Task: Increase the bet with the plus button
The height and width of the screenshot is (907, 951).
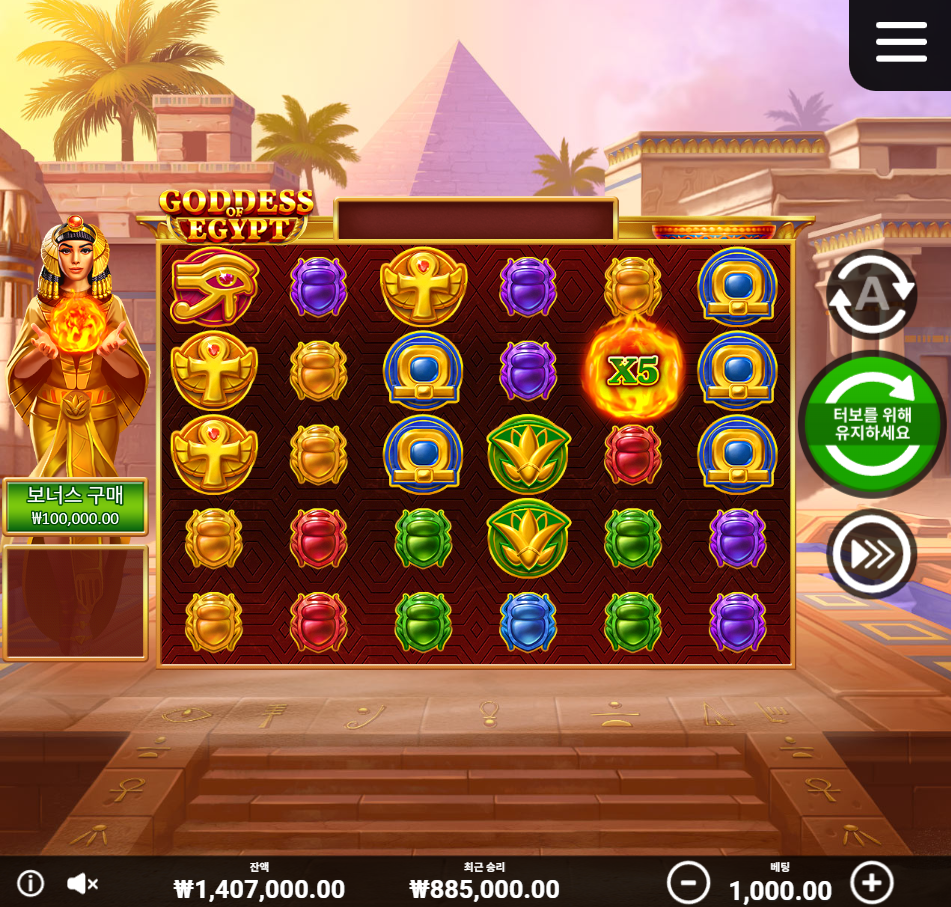Action: (x=871, y=883)
